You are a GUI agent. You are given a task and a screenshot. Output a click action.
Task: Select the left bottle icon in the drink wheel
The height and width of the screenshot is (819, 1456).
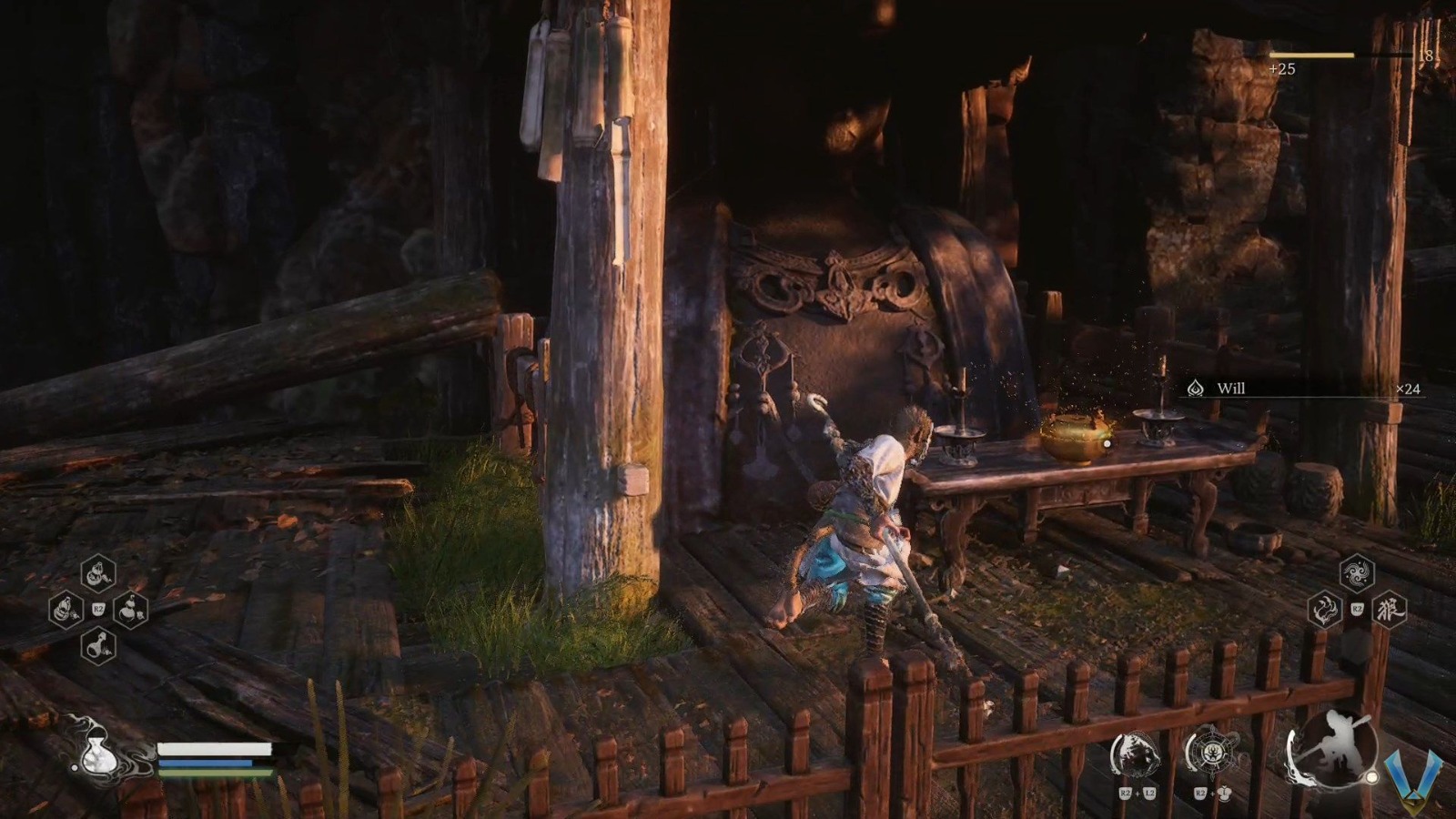pos(65,609)
